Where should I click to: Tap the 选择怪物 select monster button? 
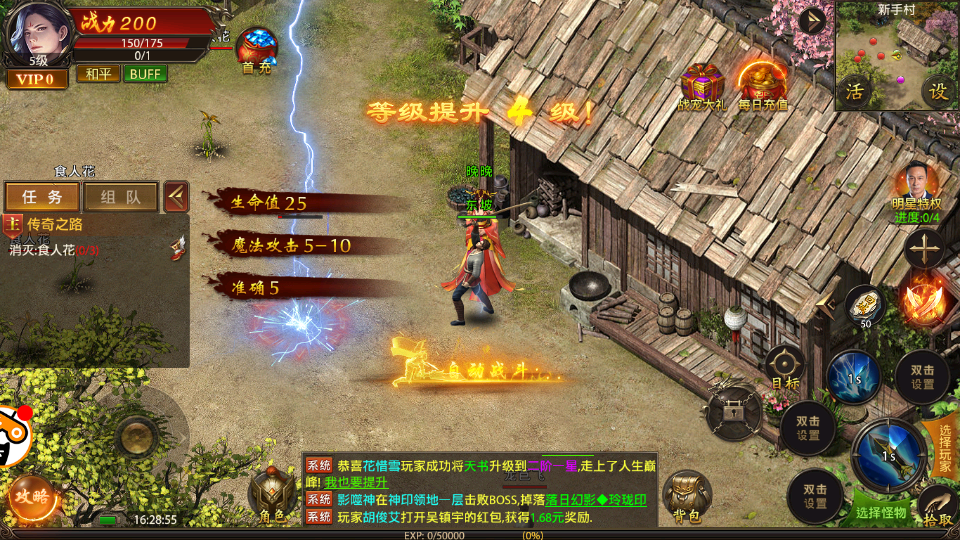point(882,513)
